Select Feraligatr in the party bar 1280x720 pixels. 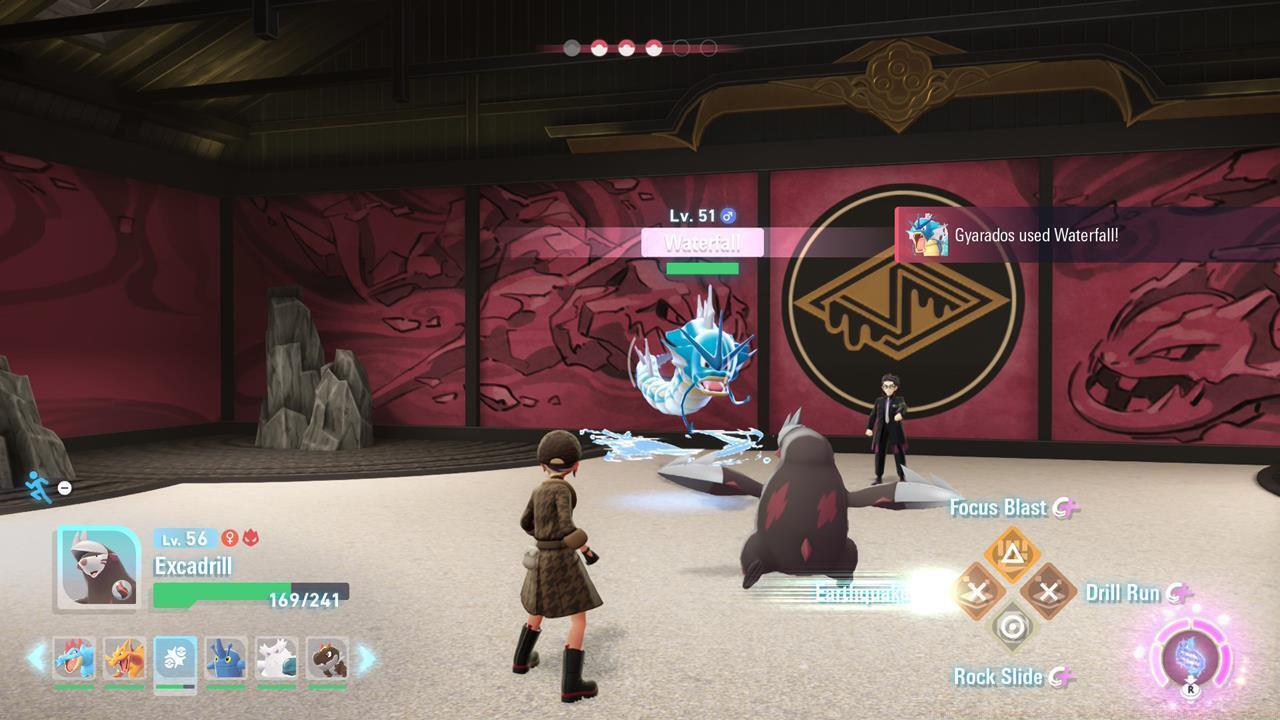(x=72, y=658)
